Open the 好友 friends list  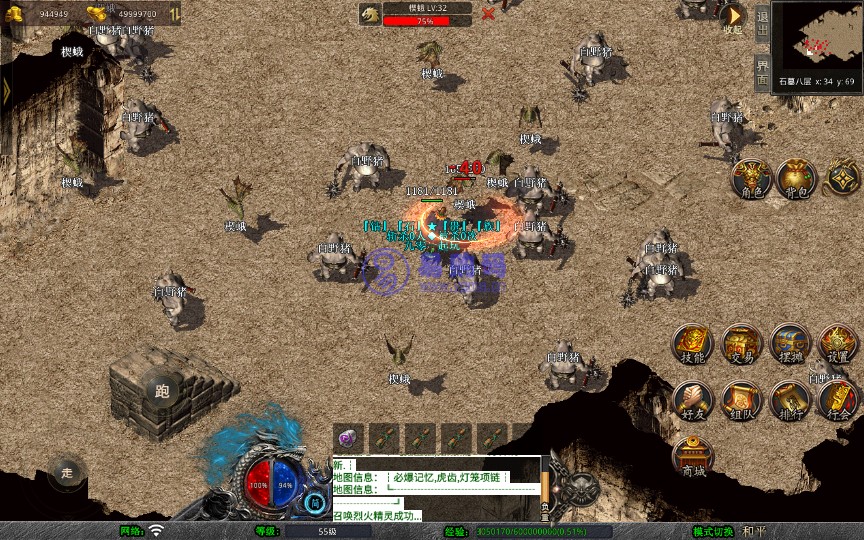[692, 399]
